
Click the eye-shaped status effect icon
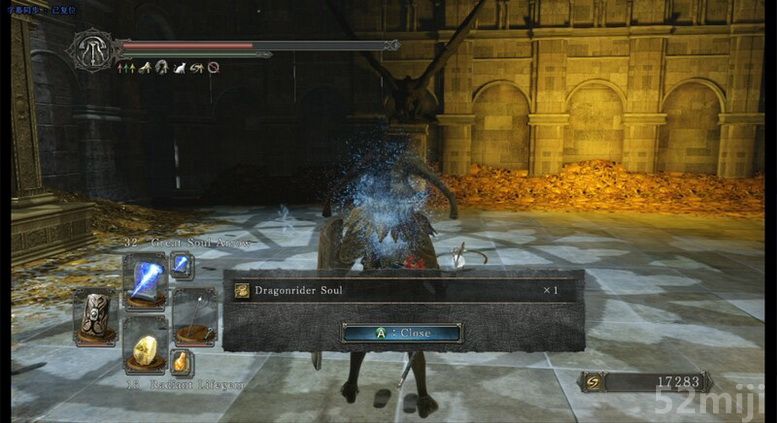[197, 68]
